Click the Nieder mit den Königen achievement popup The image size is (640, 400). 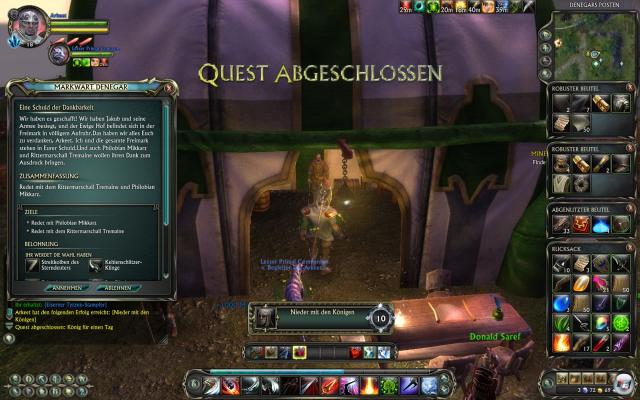(x=320, y=318)
